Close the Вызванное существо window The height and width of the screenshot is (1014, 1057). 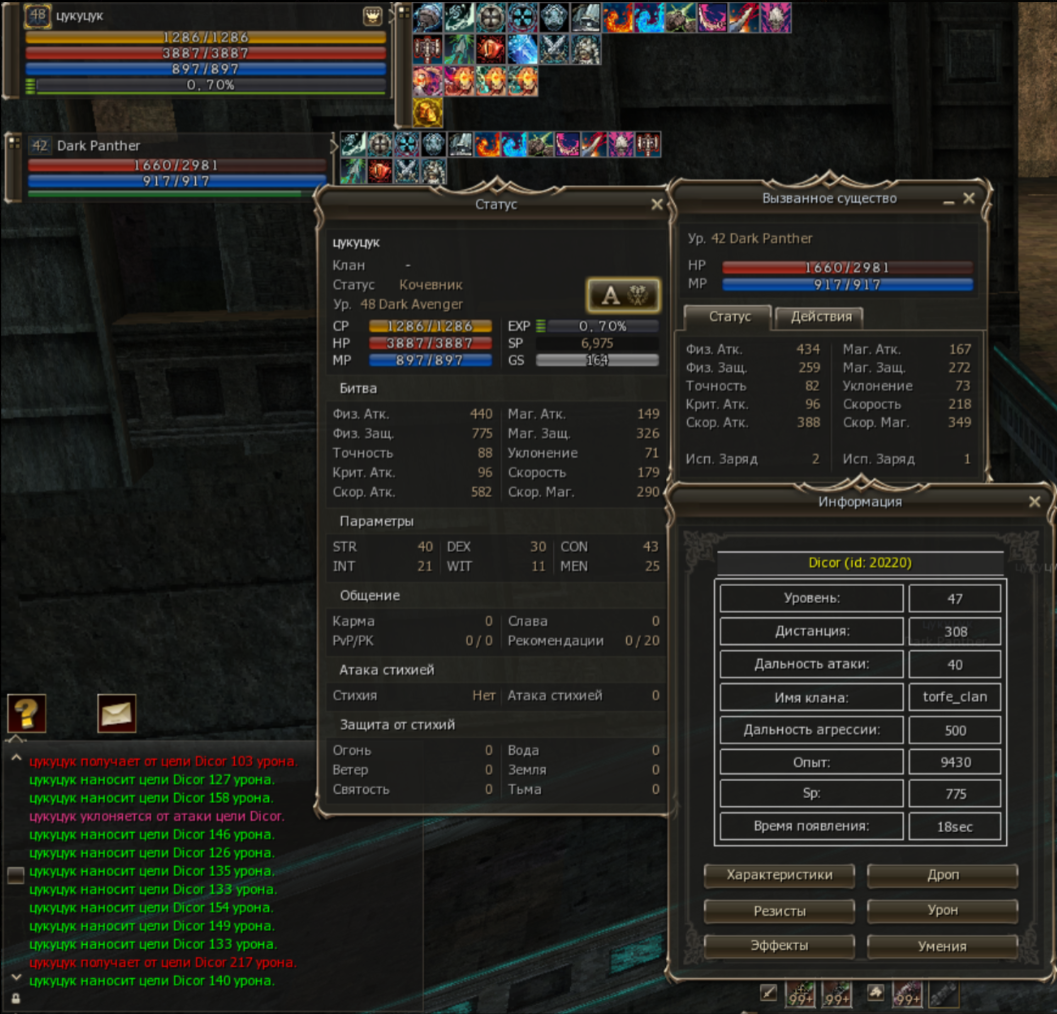(x=969, y=199)
